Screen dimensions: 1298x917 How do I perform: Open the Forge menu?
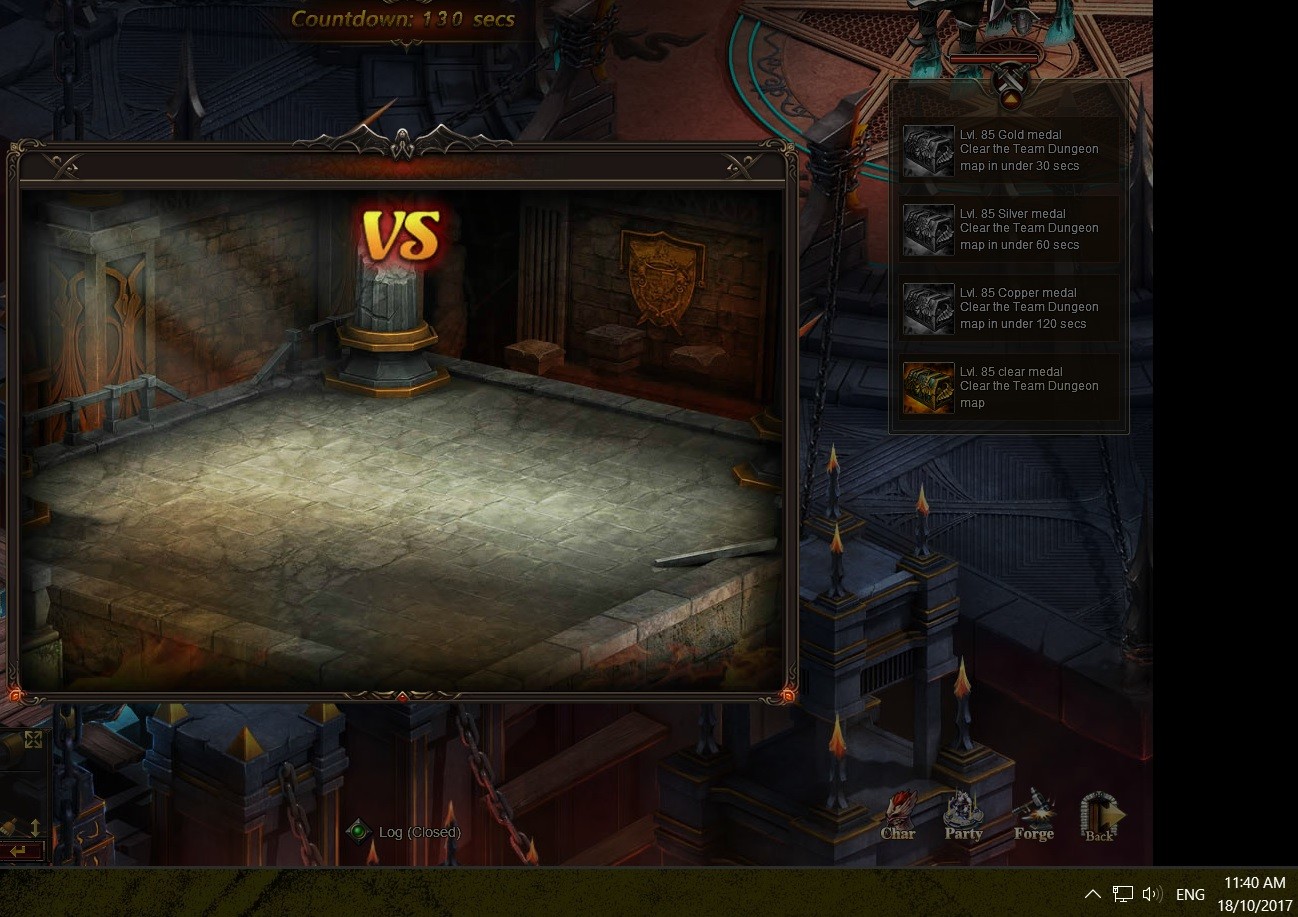(1033, 816)
